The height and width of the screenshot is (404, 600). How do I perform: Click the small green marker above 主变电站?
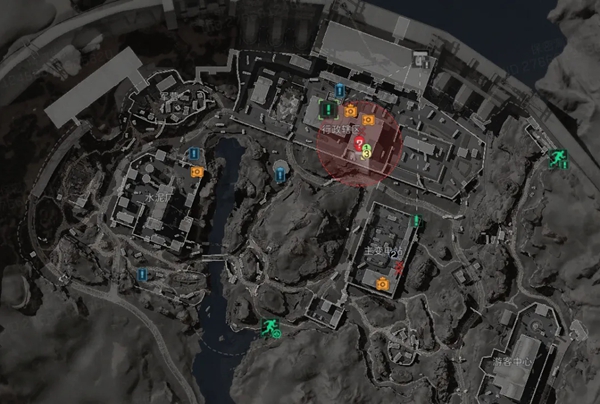pos(416,220)
